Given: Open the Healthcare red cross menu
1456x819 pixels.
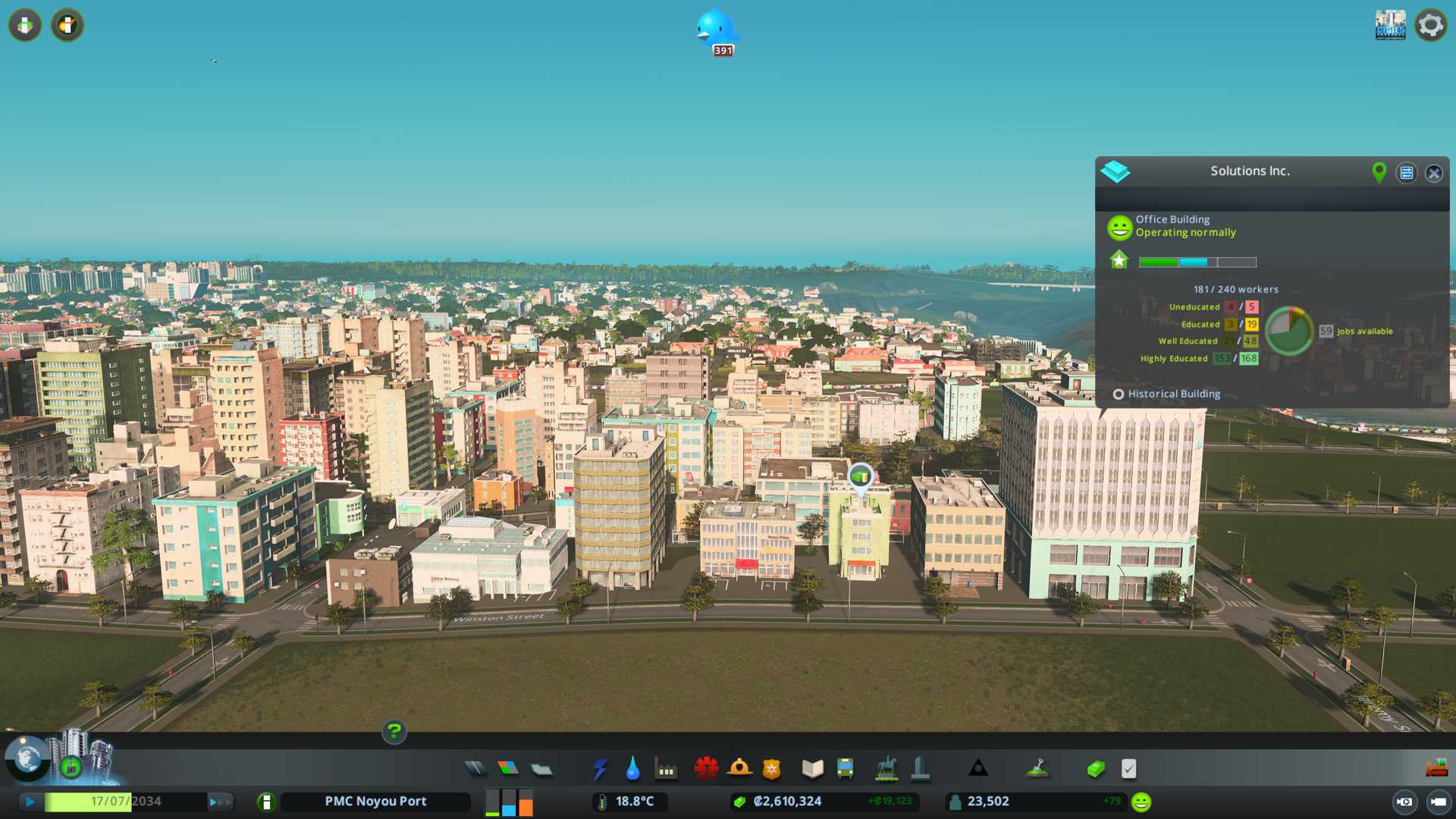Looking at the screenshot, I should point(706,769).
